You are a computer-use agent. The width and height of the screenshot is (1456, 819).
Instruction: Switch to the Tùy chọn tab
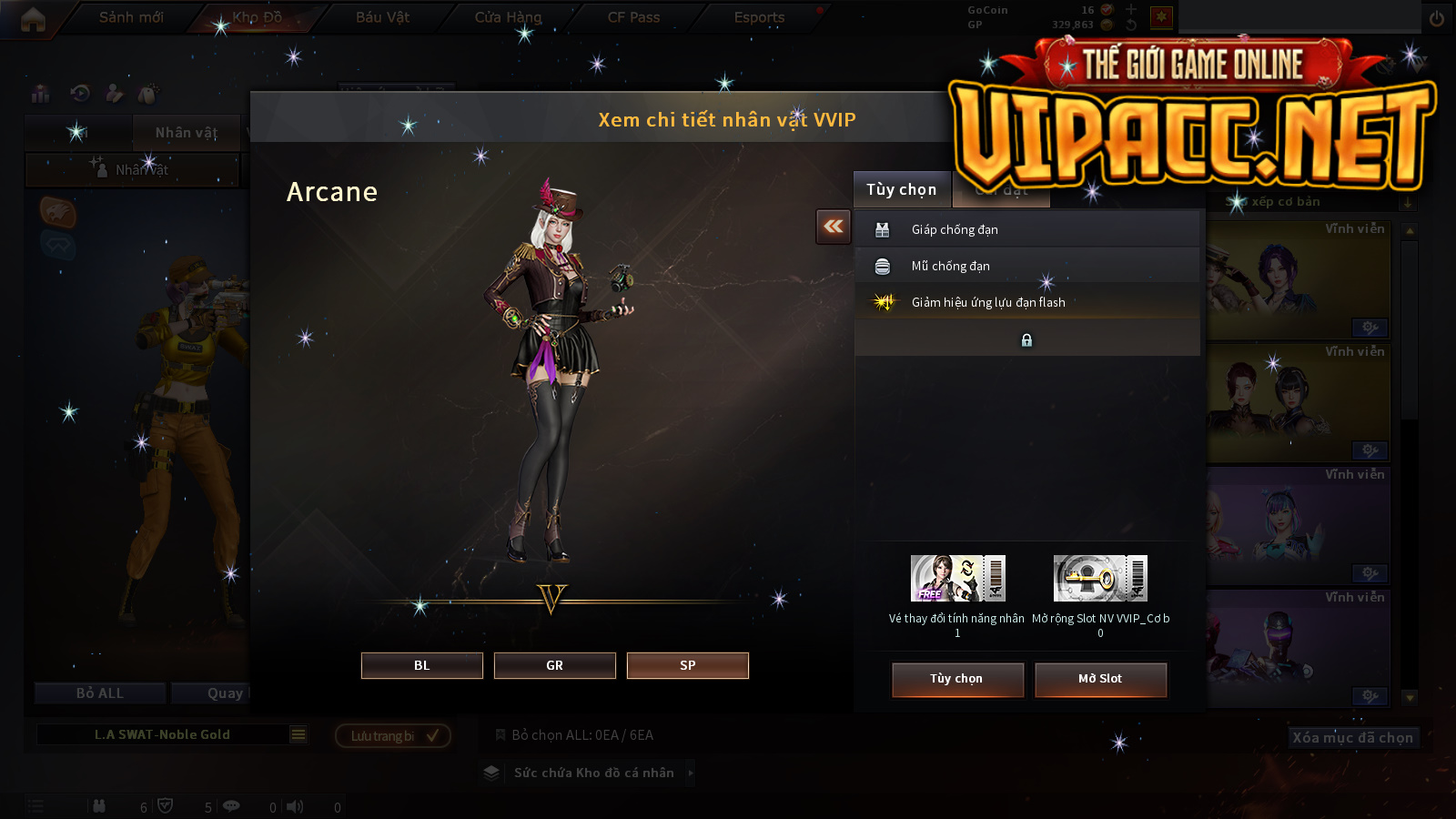pos(901,189)
